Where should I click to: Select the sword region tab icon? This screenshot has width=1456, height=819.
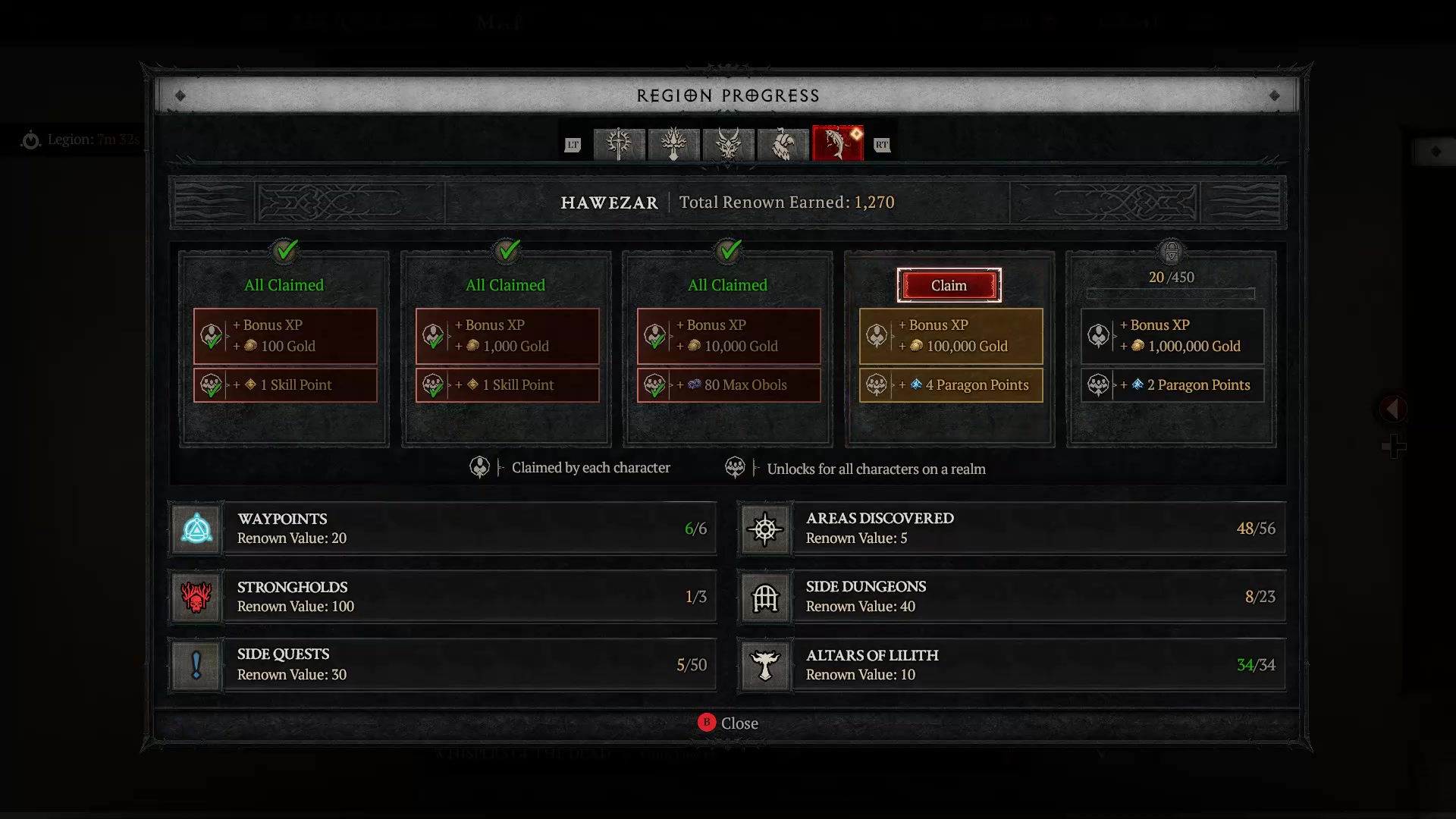coord(619,144)
